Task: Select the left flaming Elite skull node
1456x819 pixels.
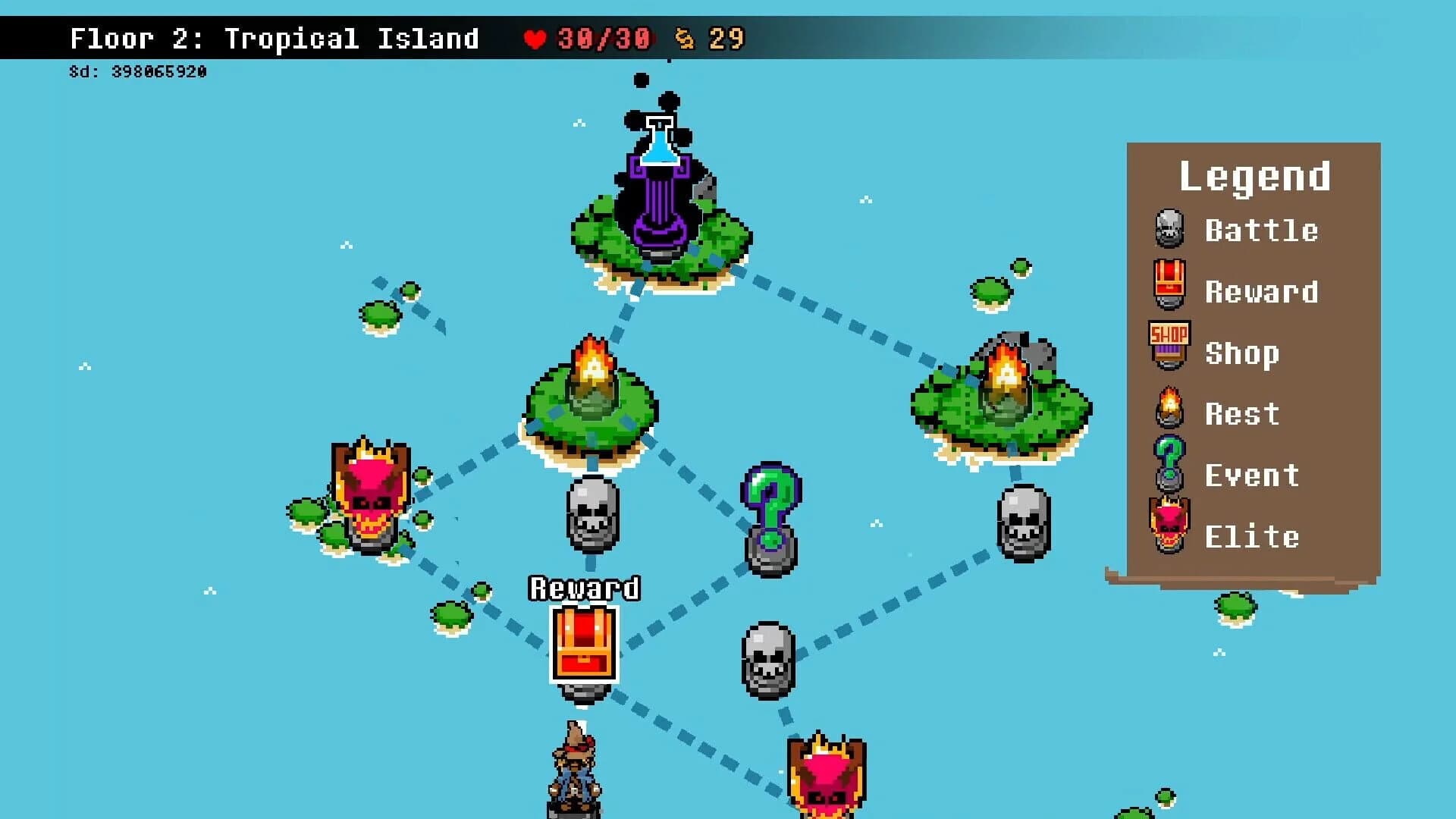Action: (369, 500)
